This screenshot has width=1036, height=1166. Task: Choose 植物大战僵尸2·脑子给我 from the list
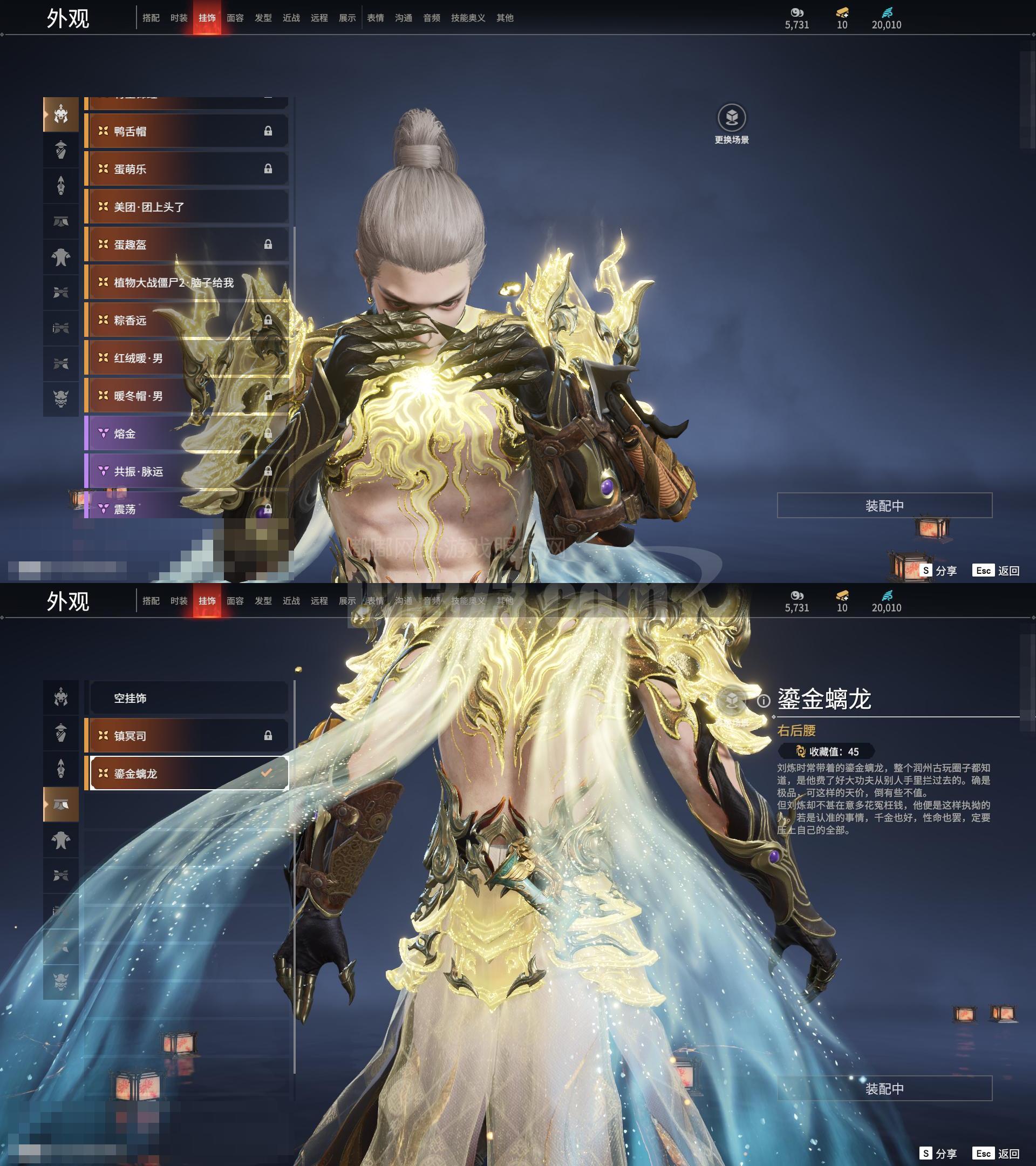(186, 282)
